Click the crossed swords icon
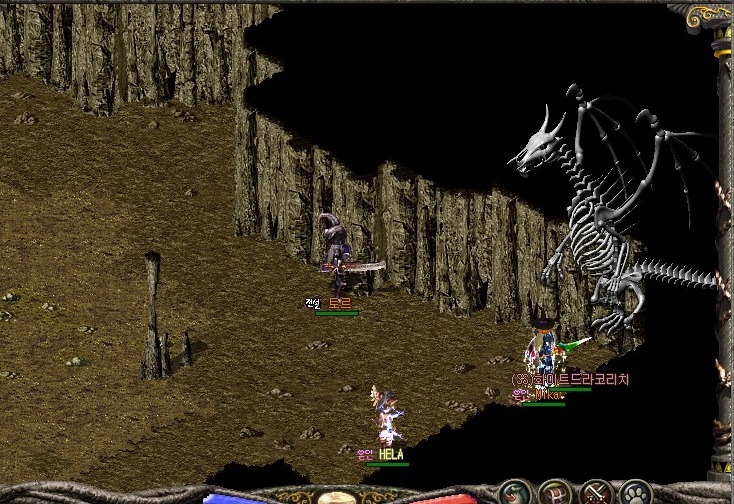734x504 pixels. point(596,494)
